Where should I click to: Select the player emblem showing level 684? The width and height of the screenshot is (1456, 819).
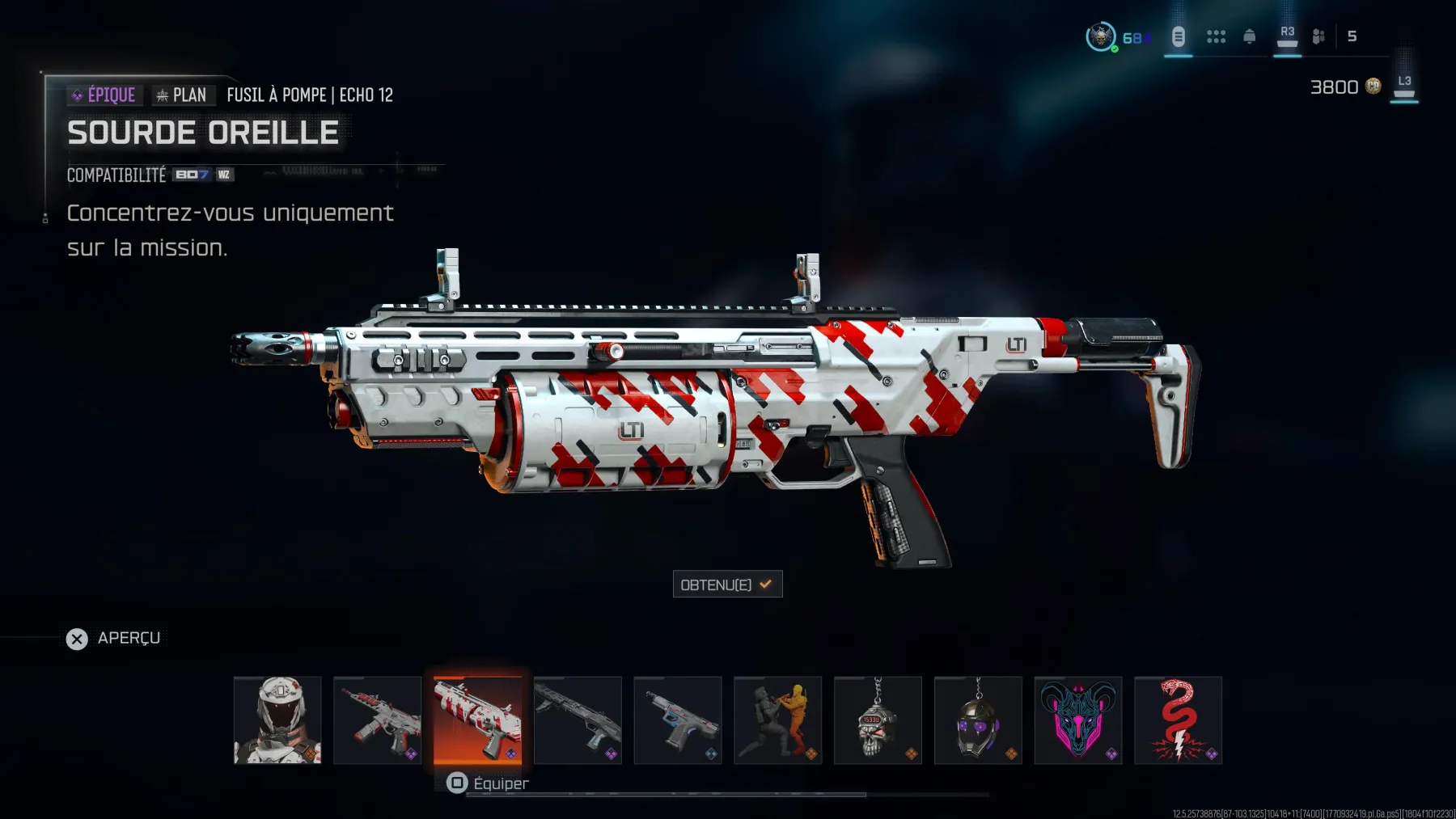(x=1100, y=36)
